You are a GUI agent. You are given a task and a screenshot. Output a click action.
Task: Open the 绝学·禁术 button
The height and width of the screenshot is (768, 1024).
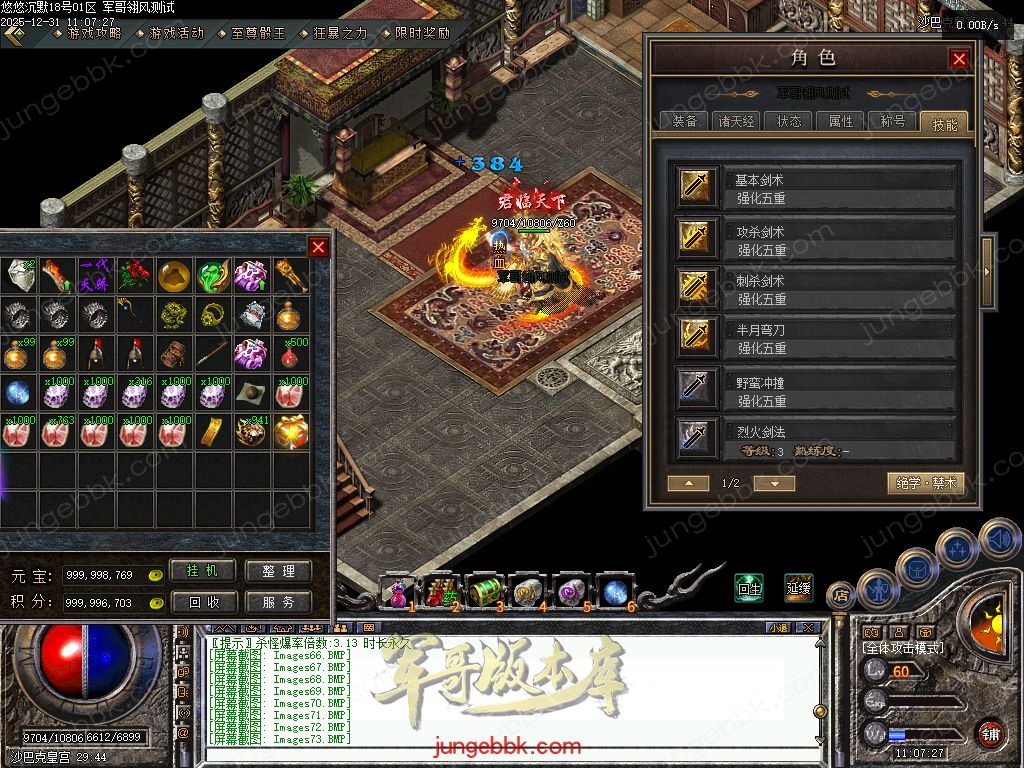pos(926,483)
